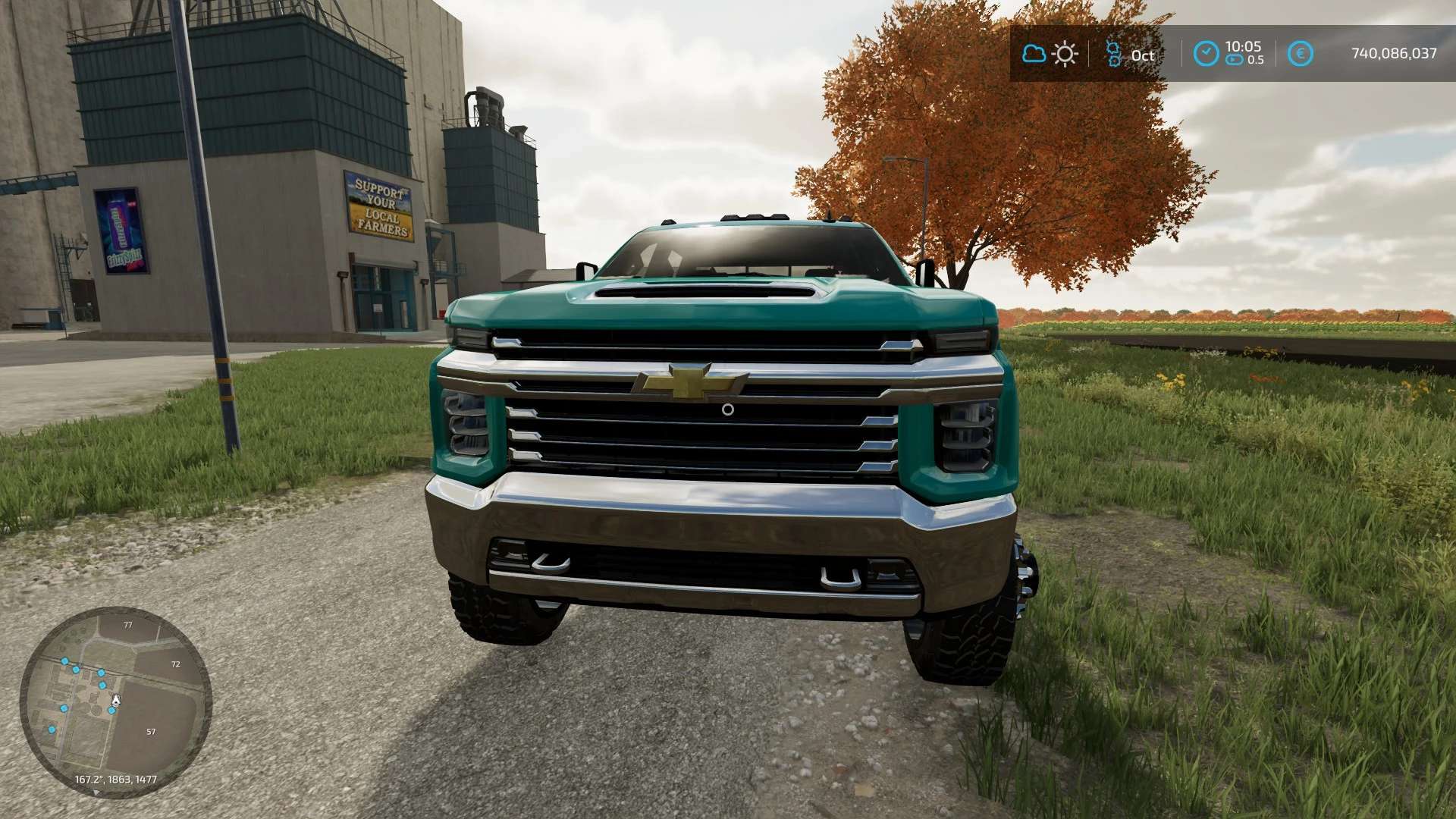The height and width of the screenshot is (819, 1456).
Task: Click the game clock icon
Action: tap(1206, 54)
